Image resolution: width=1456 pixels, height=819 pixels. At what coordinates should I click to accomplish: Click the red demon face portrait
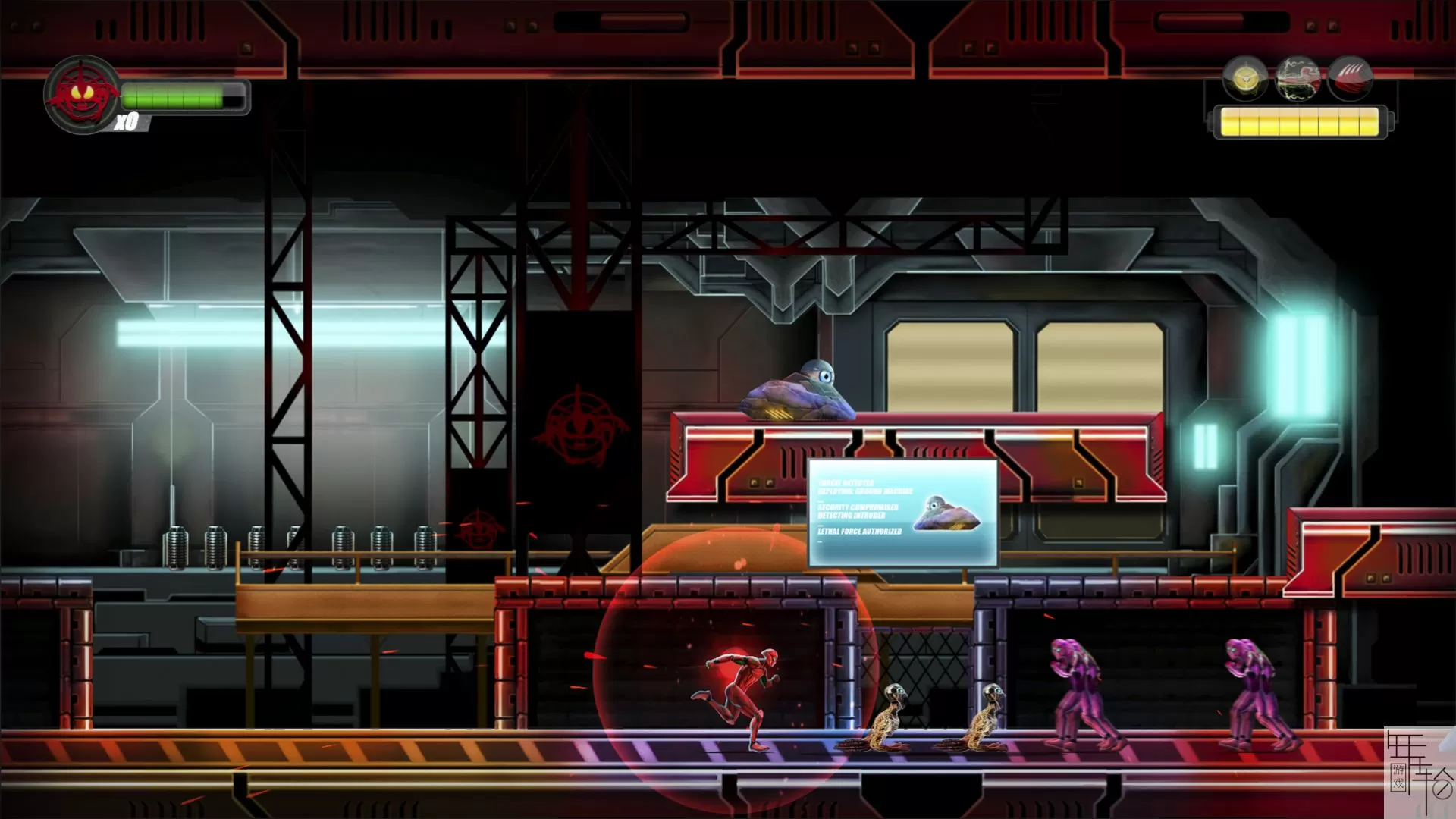click(x=81, y=94)
